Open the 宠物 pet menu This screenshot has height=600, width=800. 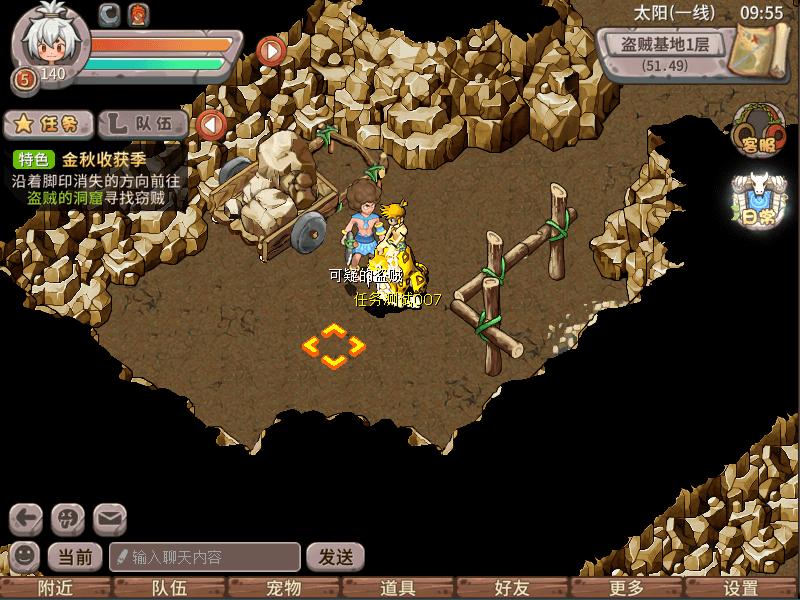pos(285,589)
